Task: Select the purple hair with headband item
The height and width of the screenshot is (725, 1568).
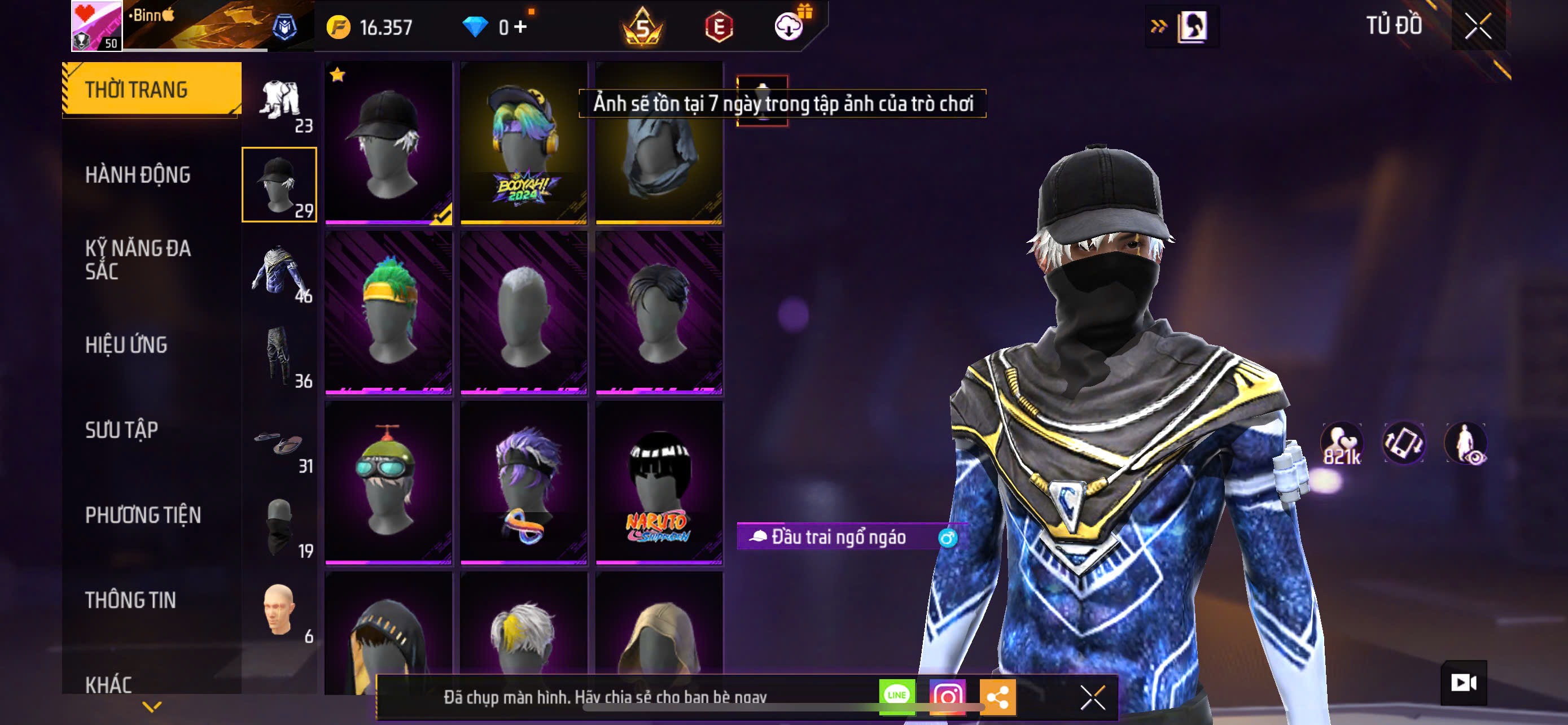Action: 523,482
